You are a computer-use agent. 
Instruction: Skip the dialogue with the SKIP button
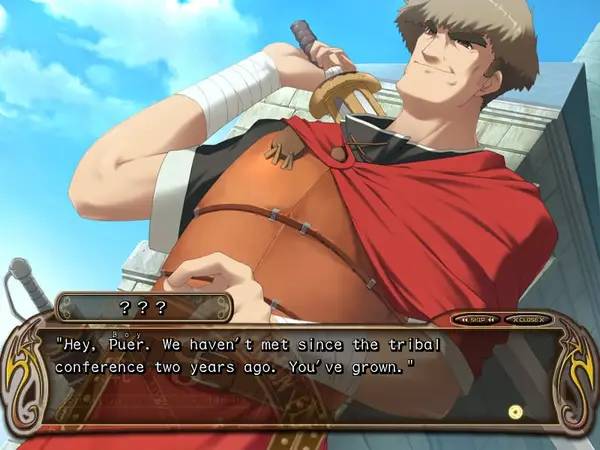tap(478, 320)
